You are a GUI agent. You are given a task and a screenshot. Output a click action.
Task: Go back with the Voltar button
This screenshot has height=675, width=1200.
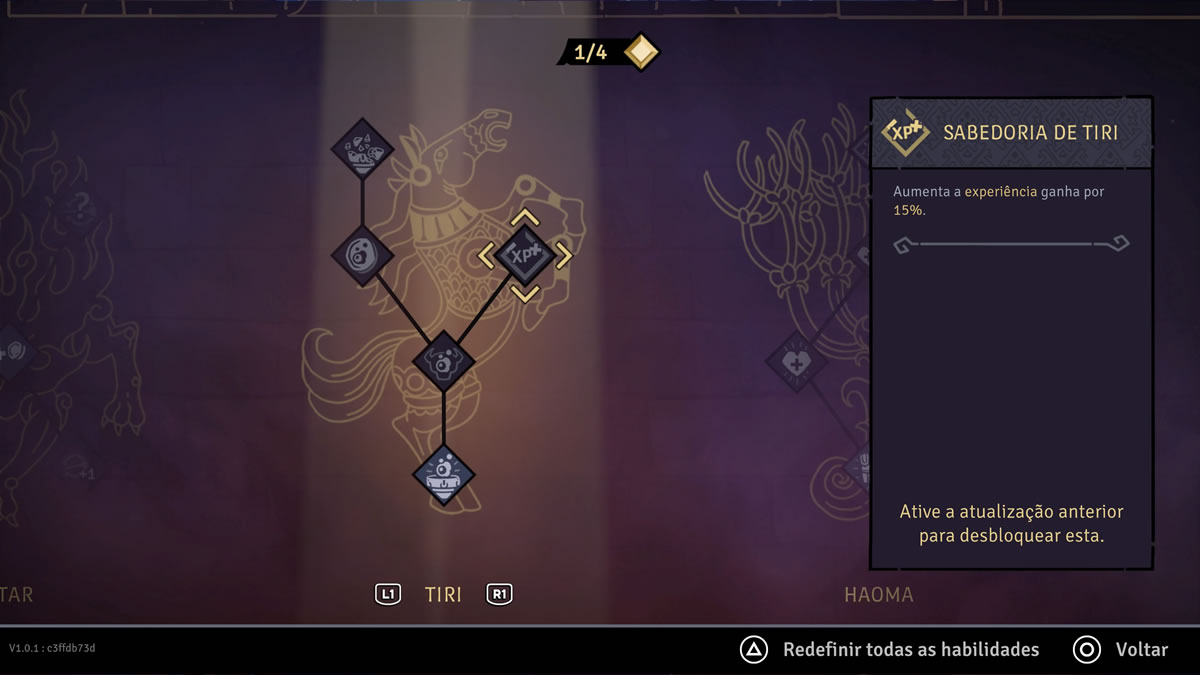click(1140, 650)
